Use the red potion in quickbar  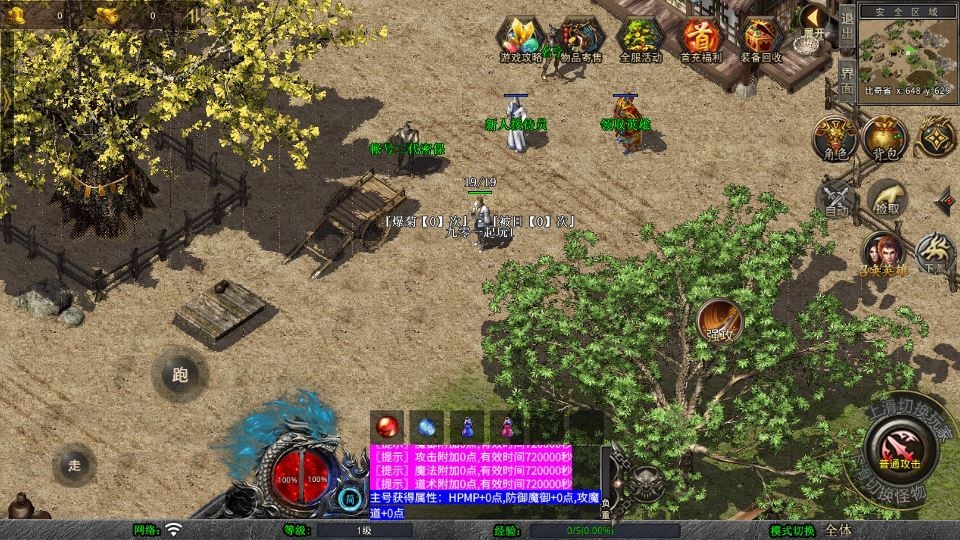click(386, 425)
